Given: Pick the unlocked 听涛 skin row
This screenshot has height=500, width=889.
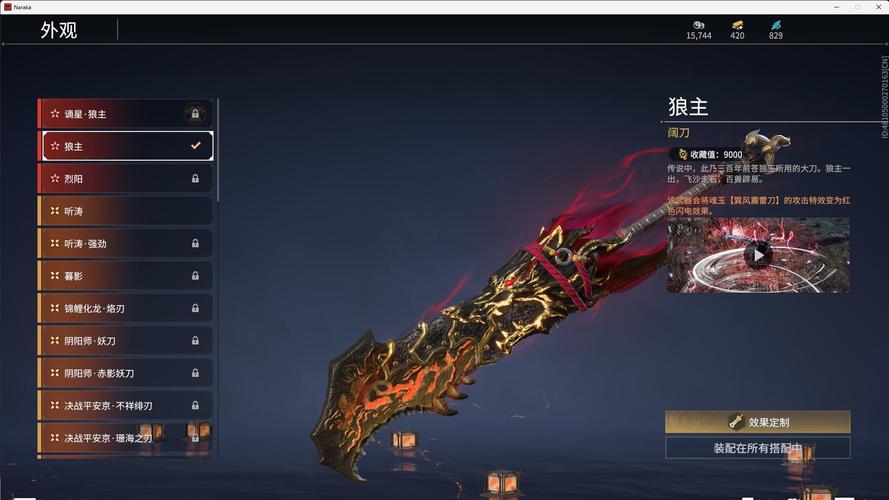Looking at the screenshot, I should tap(125, 211).
